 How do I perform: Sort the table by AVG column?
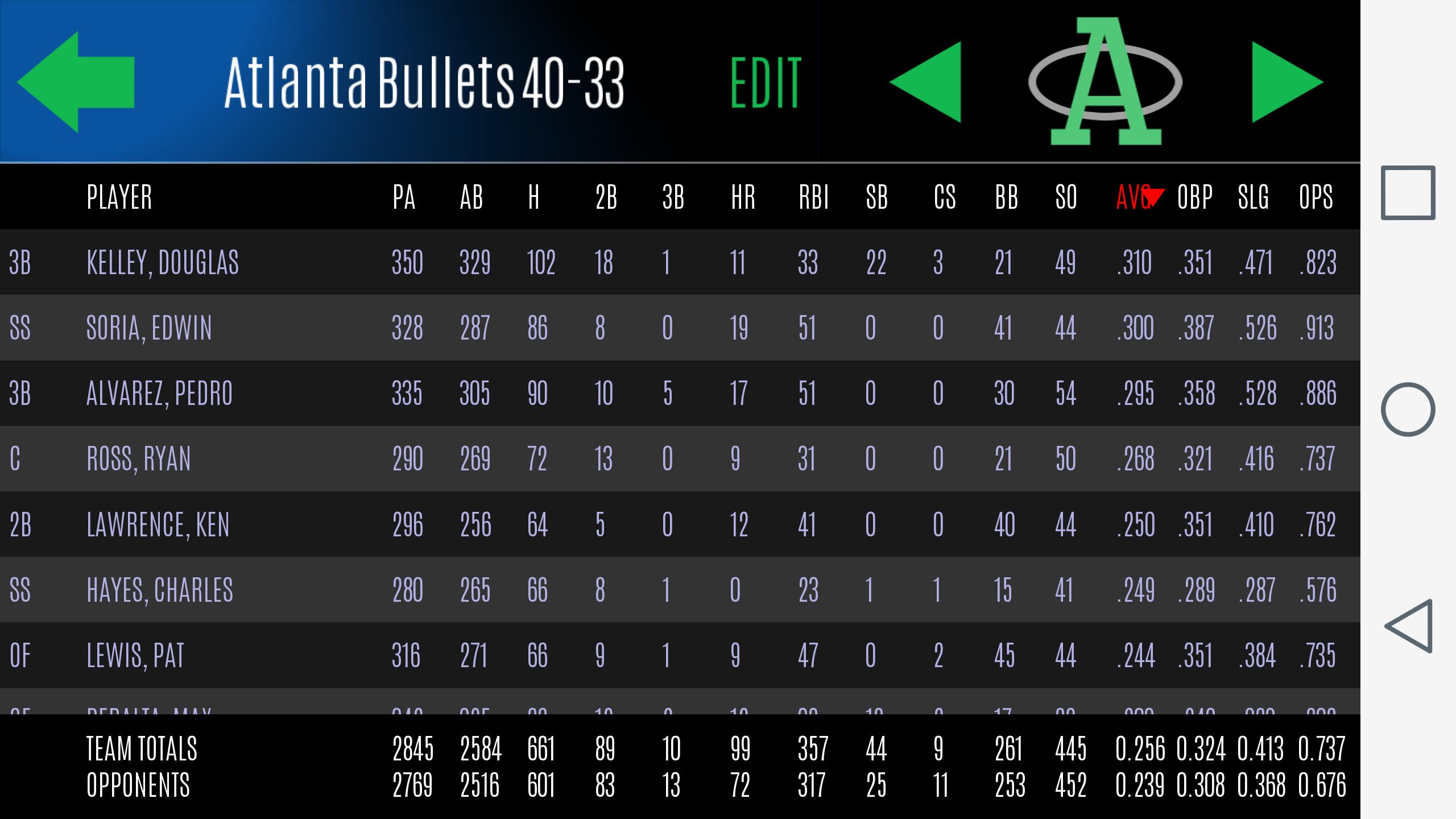coord(1135,197)
